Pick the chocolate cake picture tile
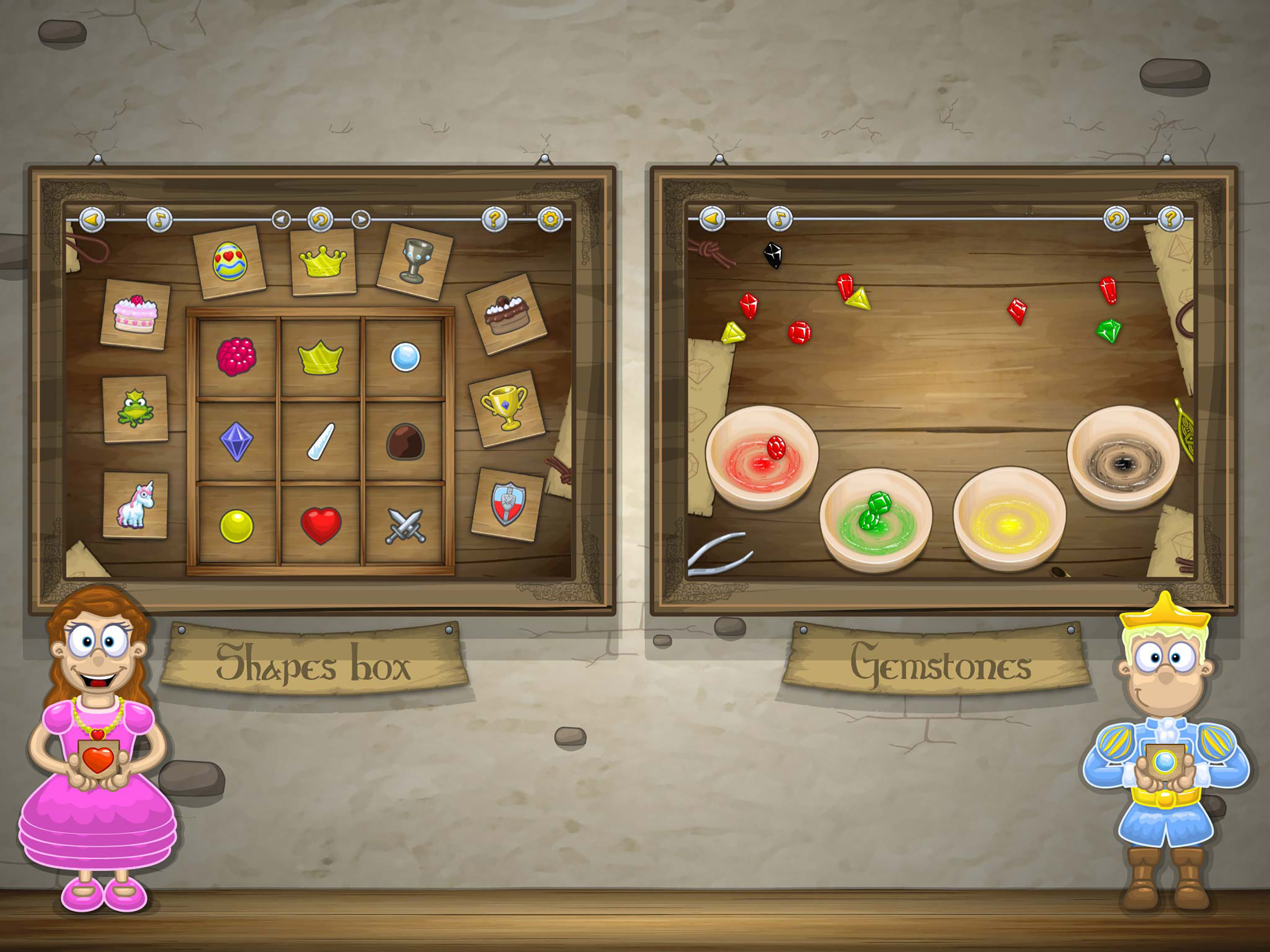The width and height of the screenshot is (1270, 952). pyautogui.click(x=505, y=314)
